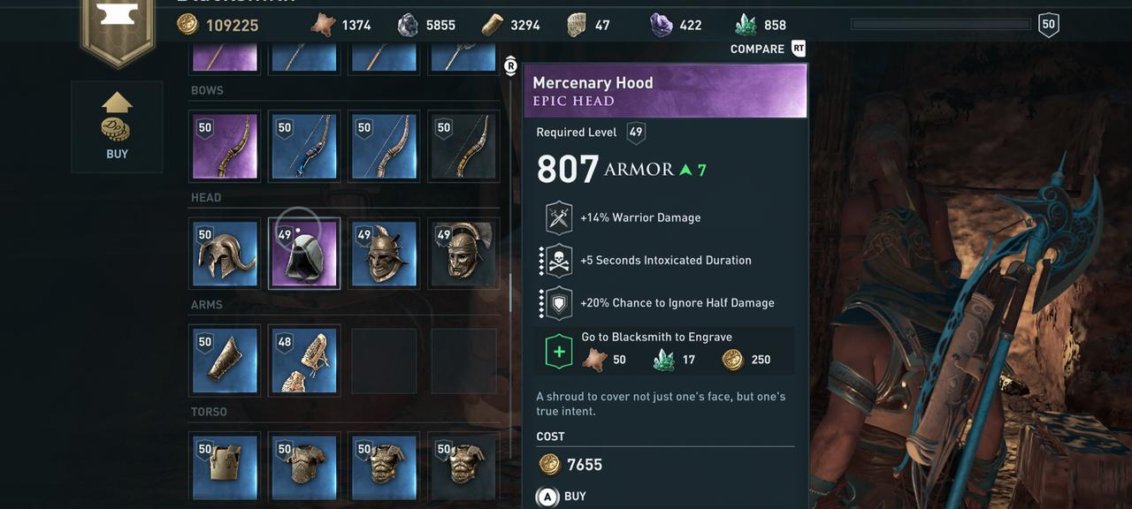Choose the plain cloth vest torso armor
1132x509 pixels.
pyautogui.click(x=225, y=467)
